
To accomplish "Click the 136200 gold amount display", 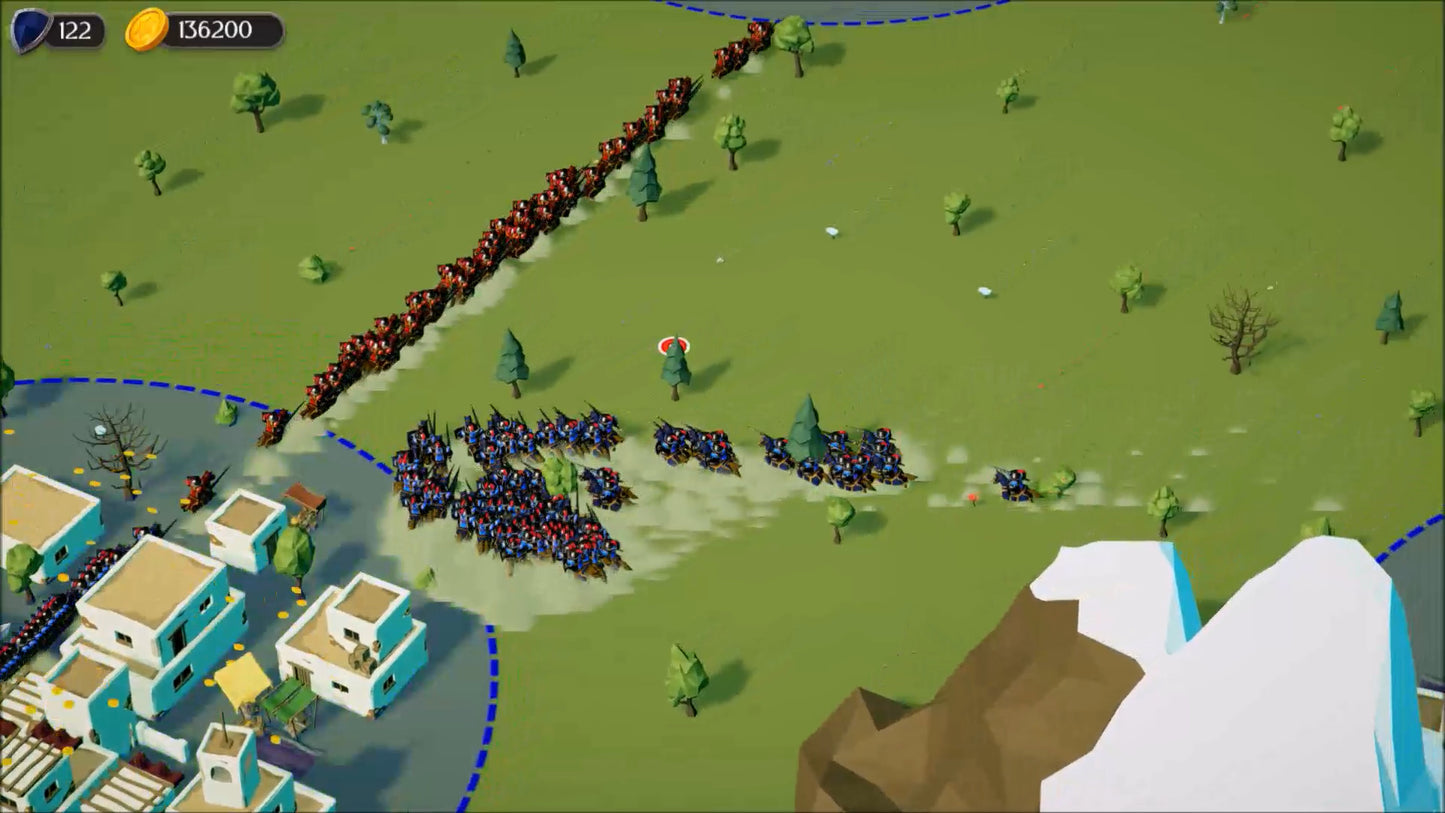I will (212, 28).
